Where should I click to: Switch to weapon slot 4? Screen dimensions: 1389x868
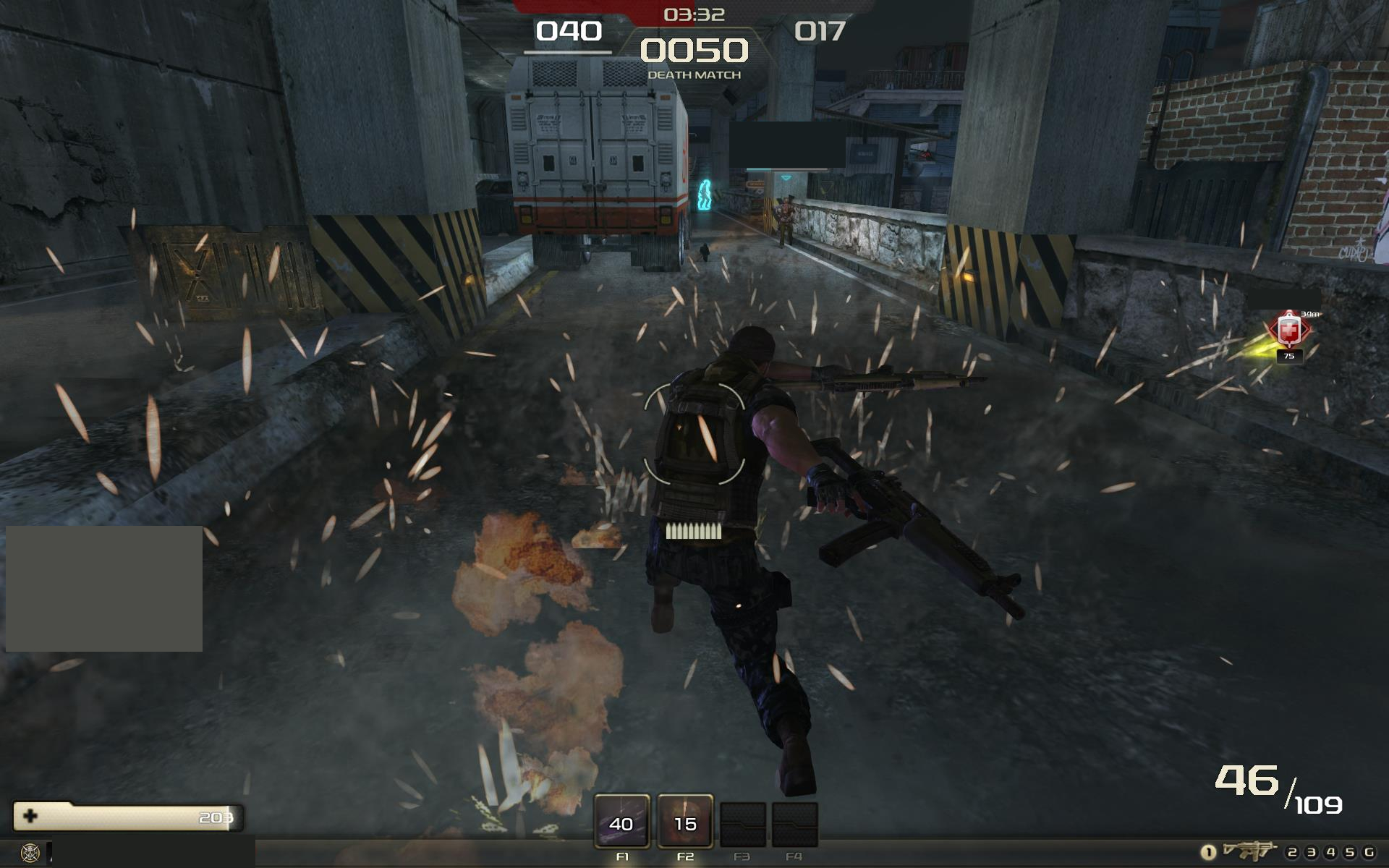1330,852
